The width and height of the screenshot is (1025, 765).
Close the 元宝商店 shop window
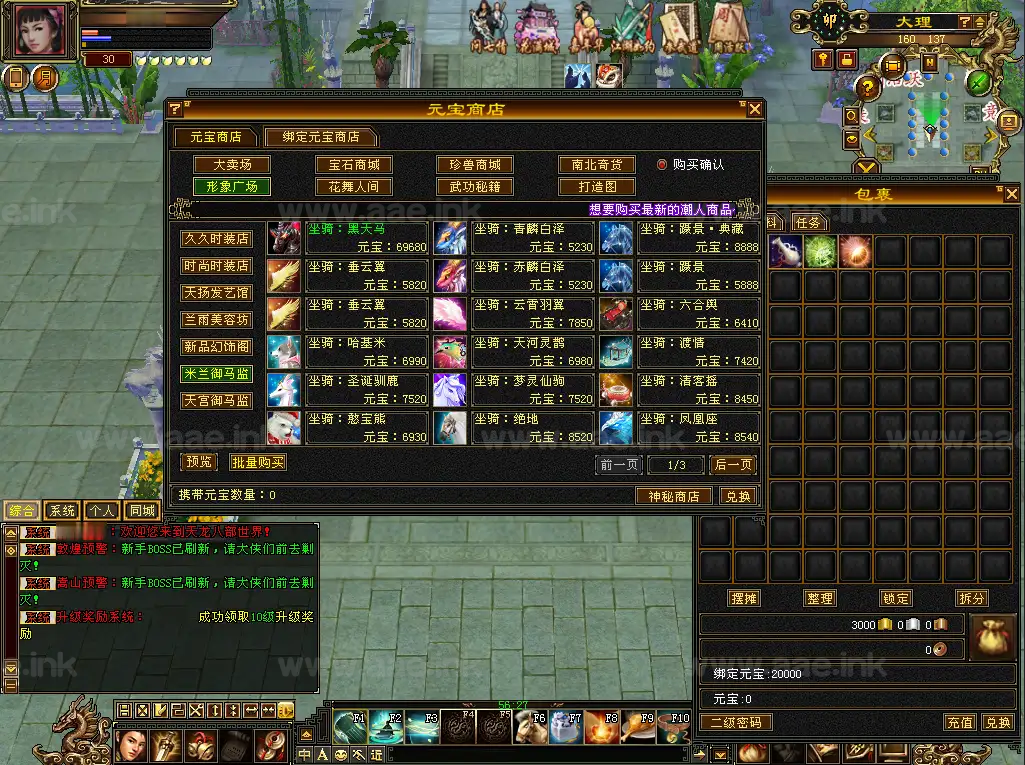[755, 109]
